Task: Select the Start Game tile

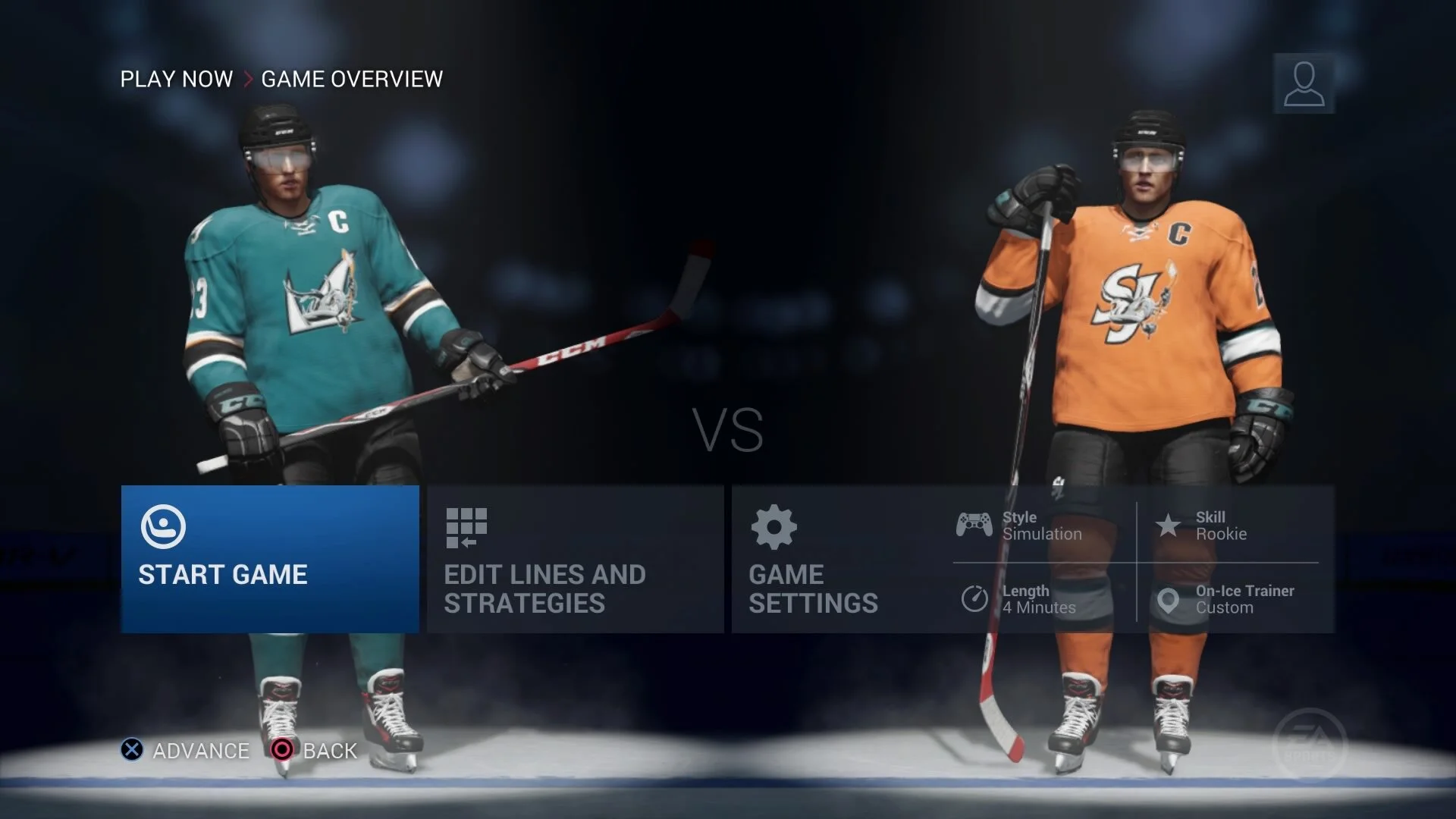Action: point(270,559)
